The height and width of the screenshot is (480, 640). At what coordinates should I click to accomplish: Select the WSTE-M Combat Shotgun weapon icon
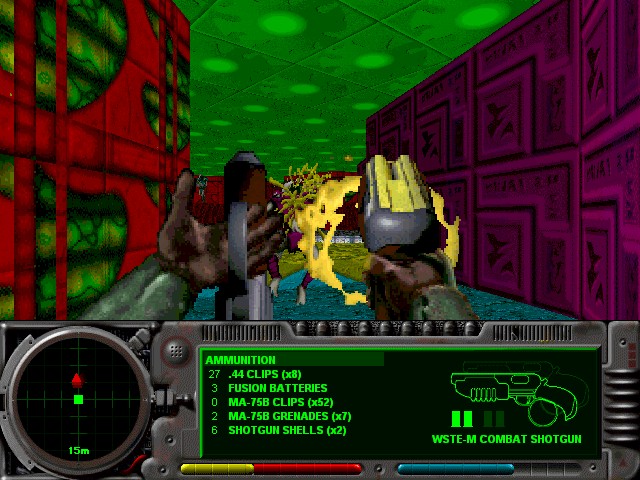point(504,390)
